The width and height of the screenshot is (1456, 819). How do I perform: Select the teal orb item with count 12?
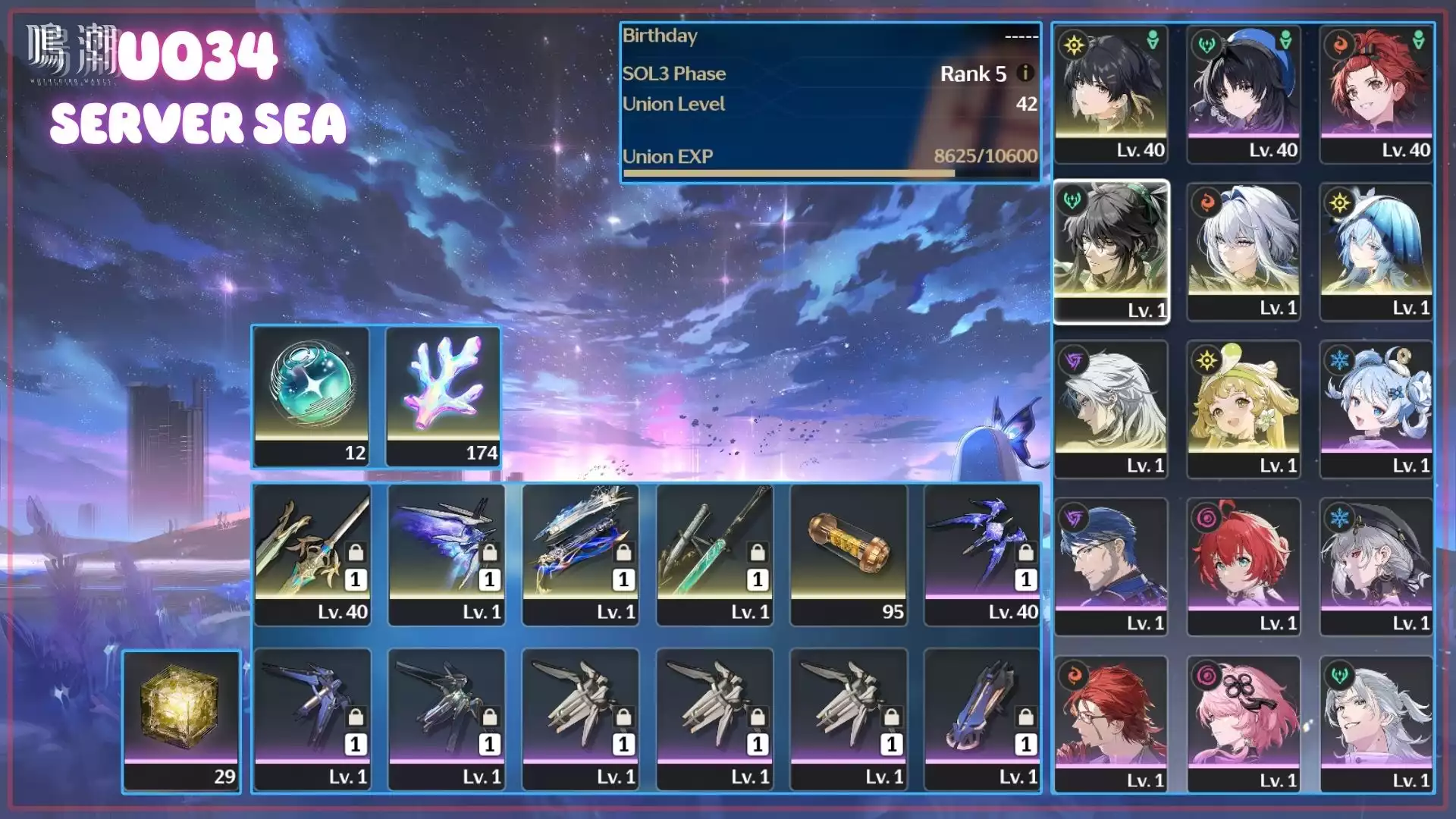(311, 394)
